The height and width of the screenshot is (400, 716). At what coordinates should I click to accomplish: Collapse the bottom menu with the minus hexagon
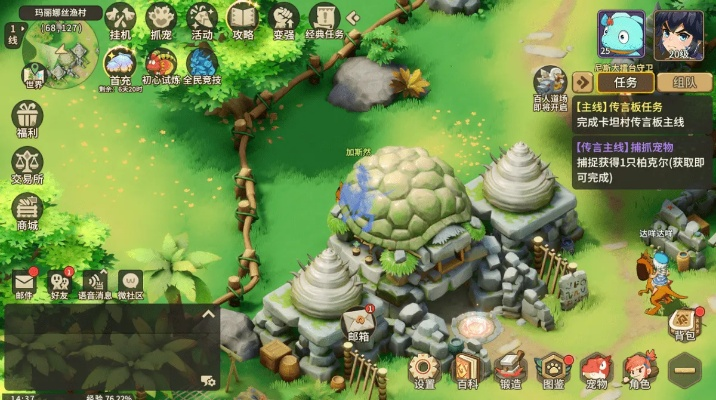pos(686,371)
